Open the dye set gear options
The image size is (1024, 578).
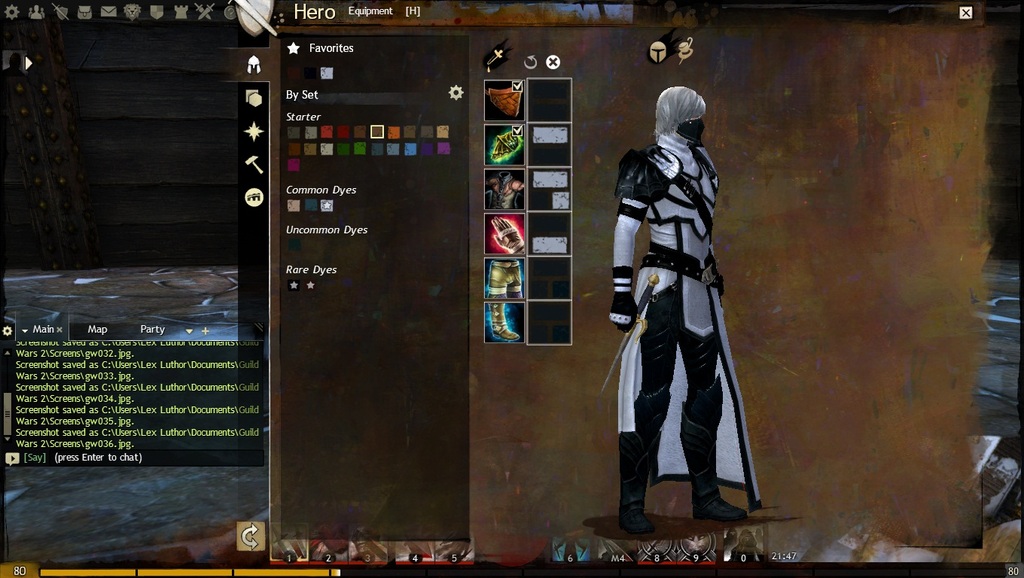click(456, 93)
